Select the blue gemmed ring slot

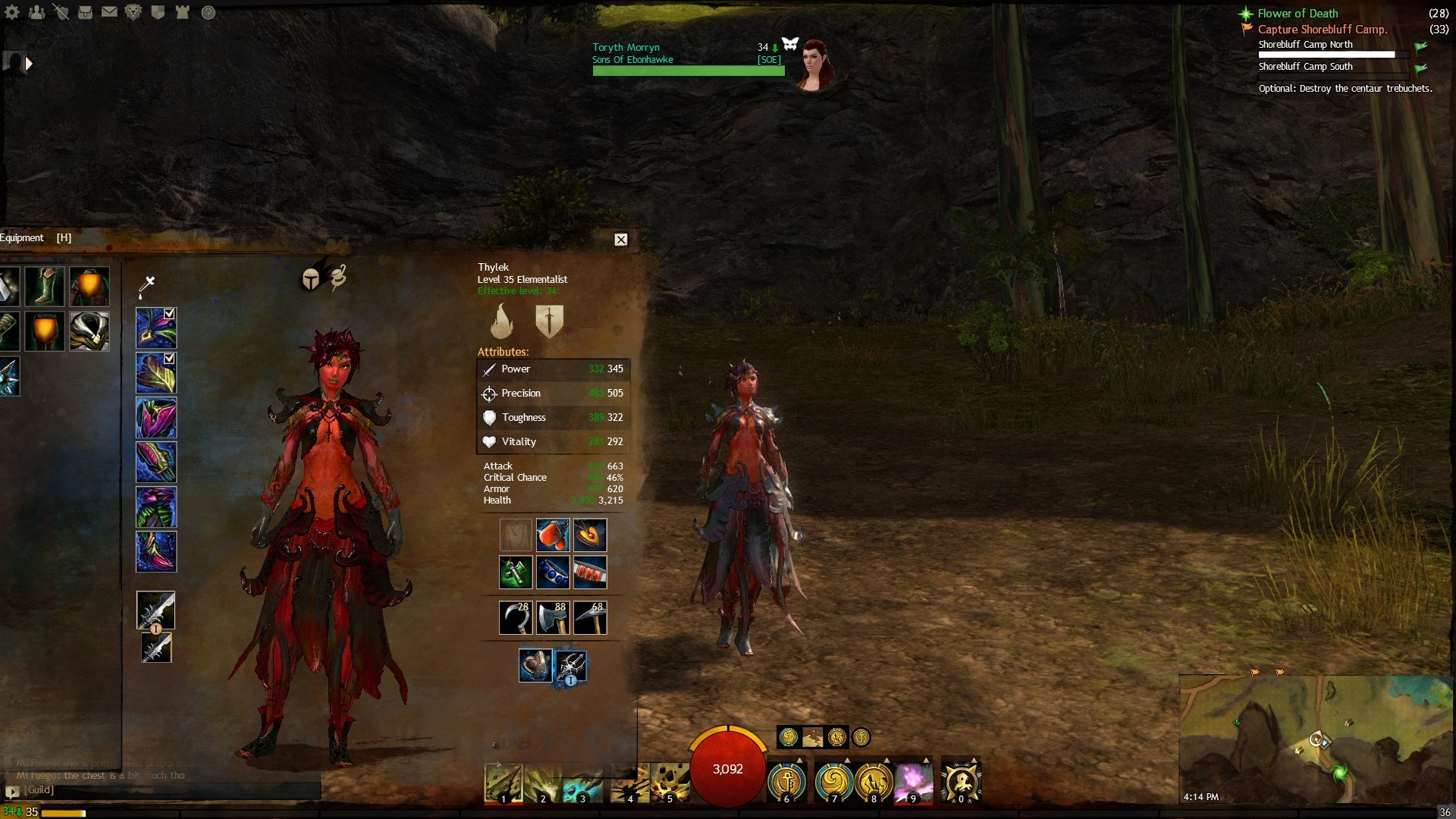(553, 573)
